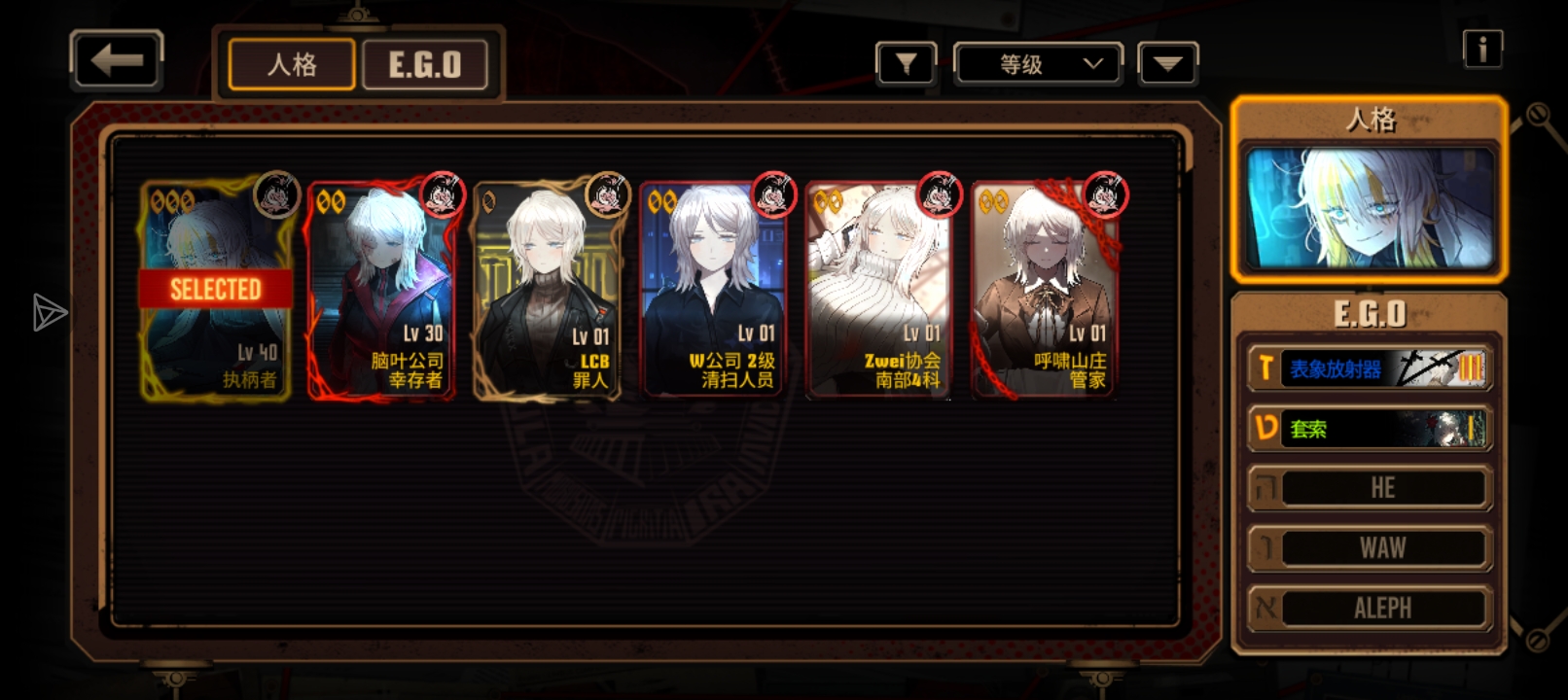Open the info button

1482,49
